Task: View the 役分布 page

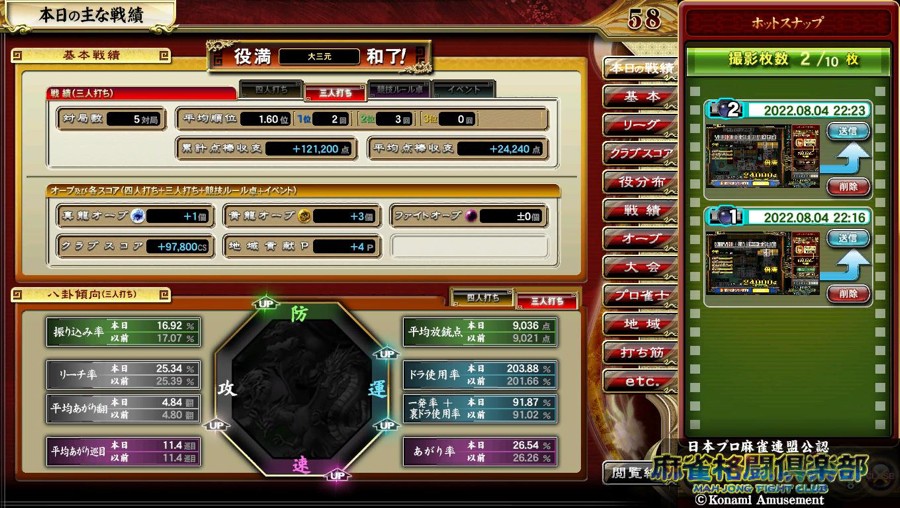Action: pos(640,182)
